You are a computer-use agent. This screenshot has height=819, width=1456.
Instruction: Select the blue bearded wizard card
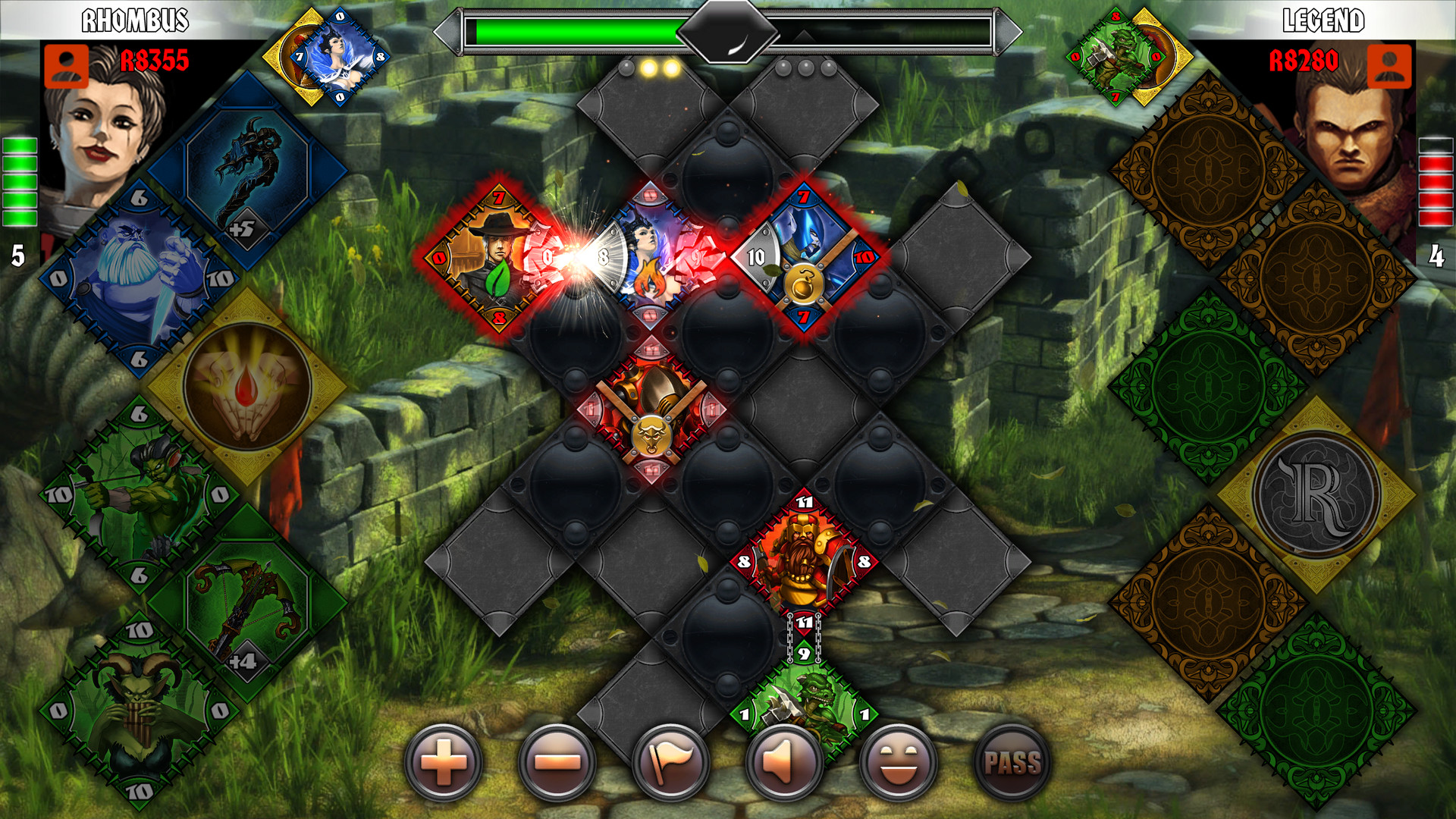(139, 278)
